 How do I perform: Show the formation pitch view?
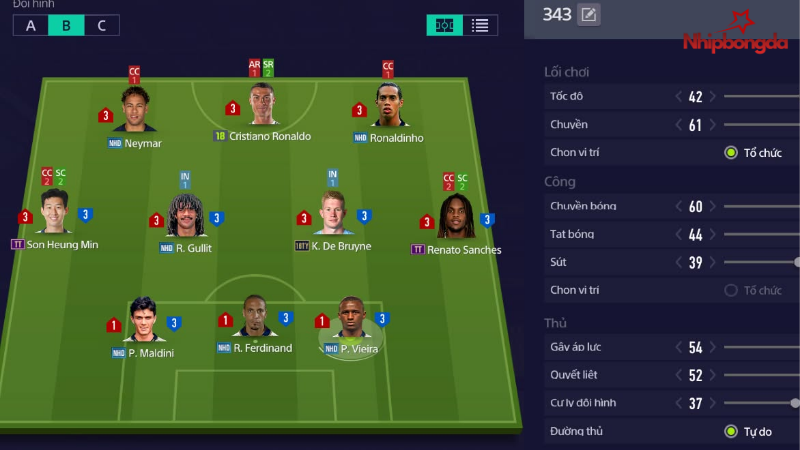point(444,25)
